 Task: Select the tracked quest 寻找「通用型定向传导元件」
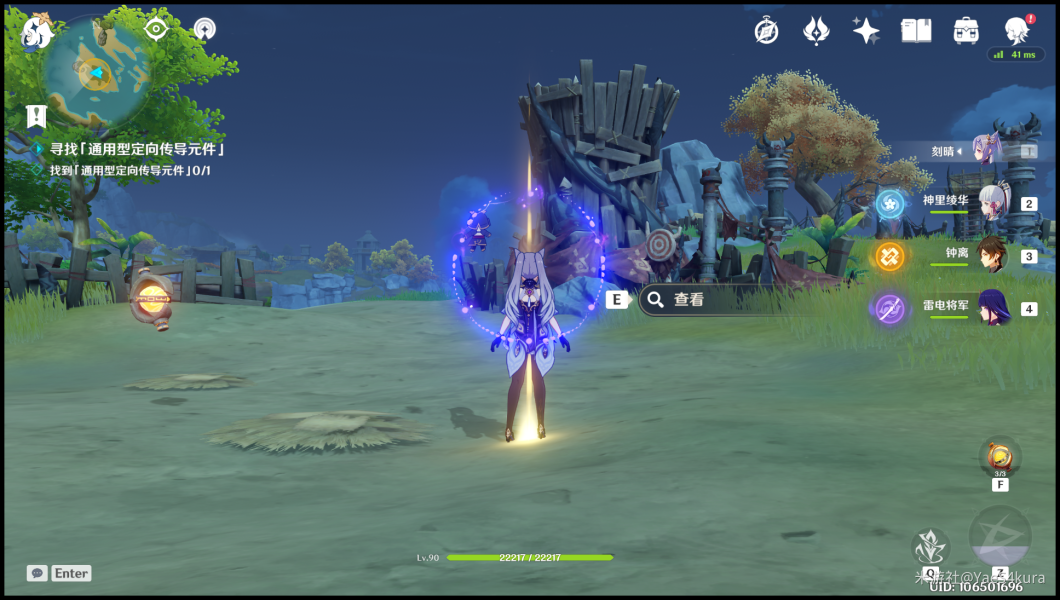click(x=136, y=149)
